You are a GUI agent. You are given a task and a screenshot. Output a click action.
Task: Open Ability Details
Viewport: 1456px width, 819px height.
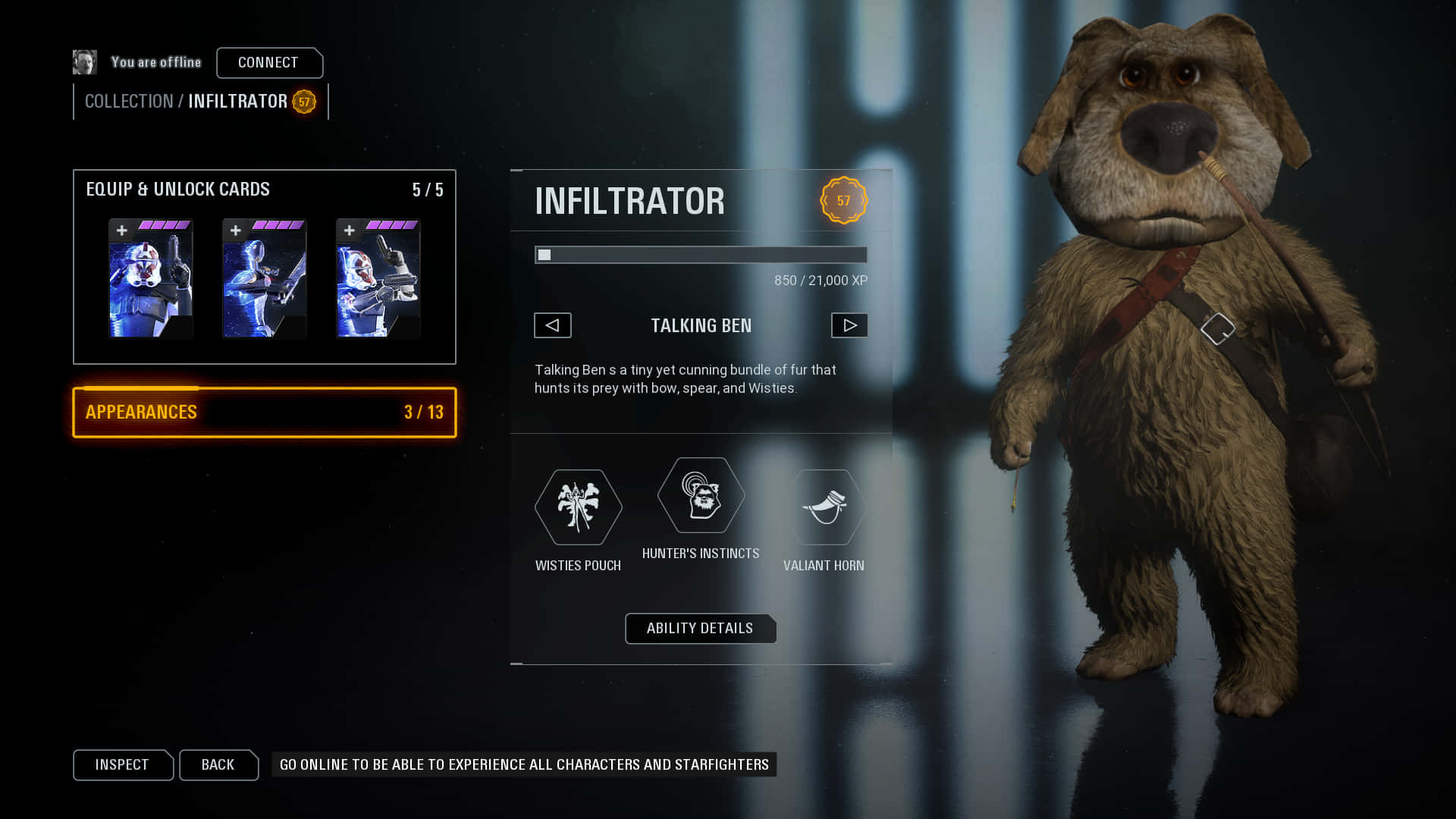(x=700, y=629)
